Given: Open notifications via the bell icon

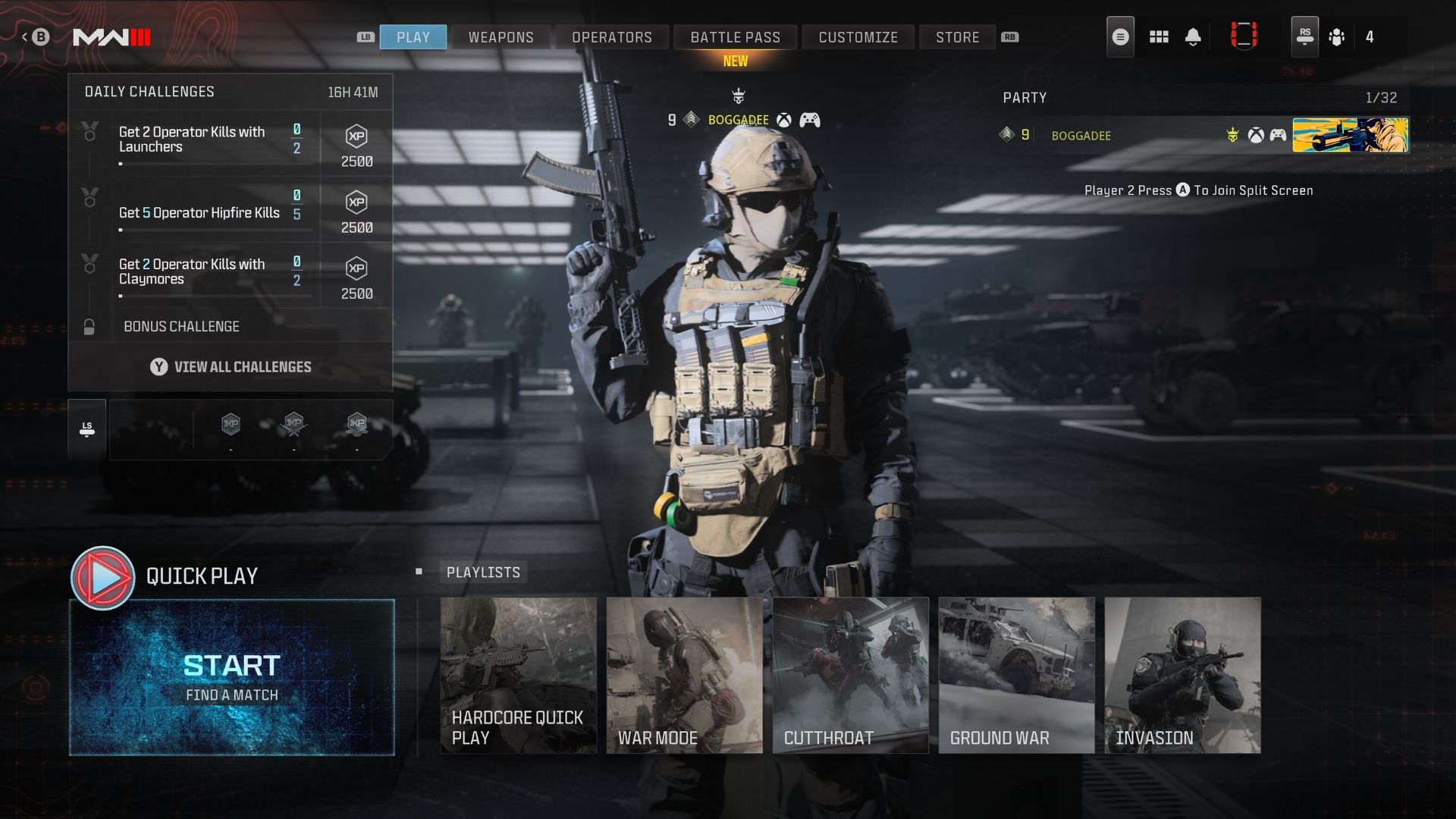Looking at the screenshot, I should click(x=1193, y=36).
